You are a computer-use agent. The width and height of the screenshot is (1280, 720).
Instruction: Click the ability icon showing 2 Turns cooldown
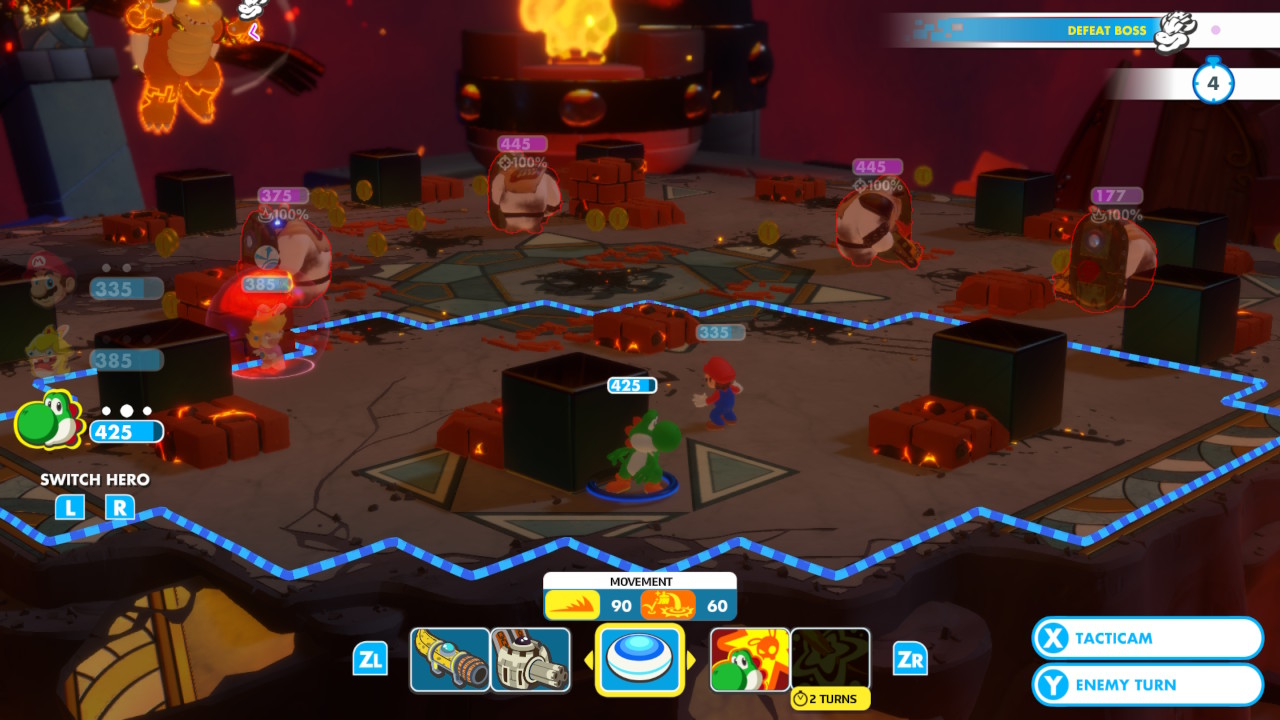[830, 657]
